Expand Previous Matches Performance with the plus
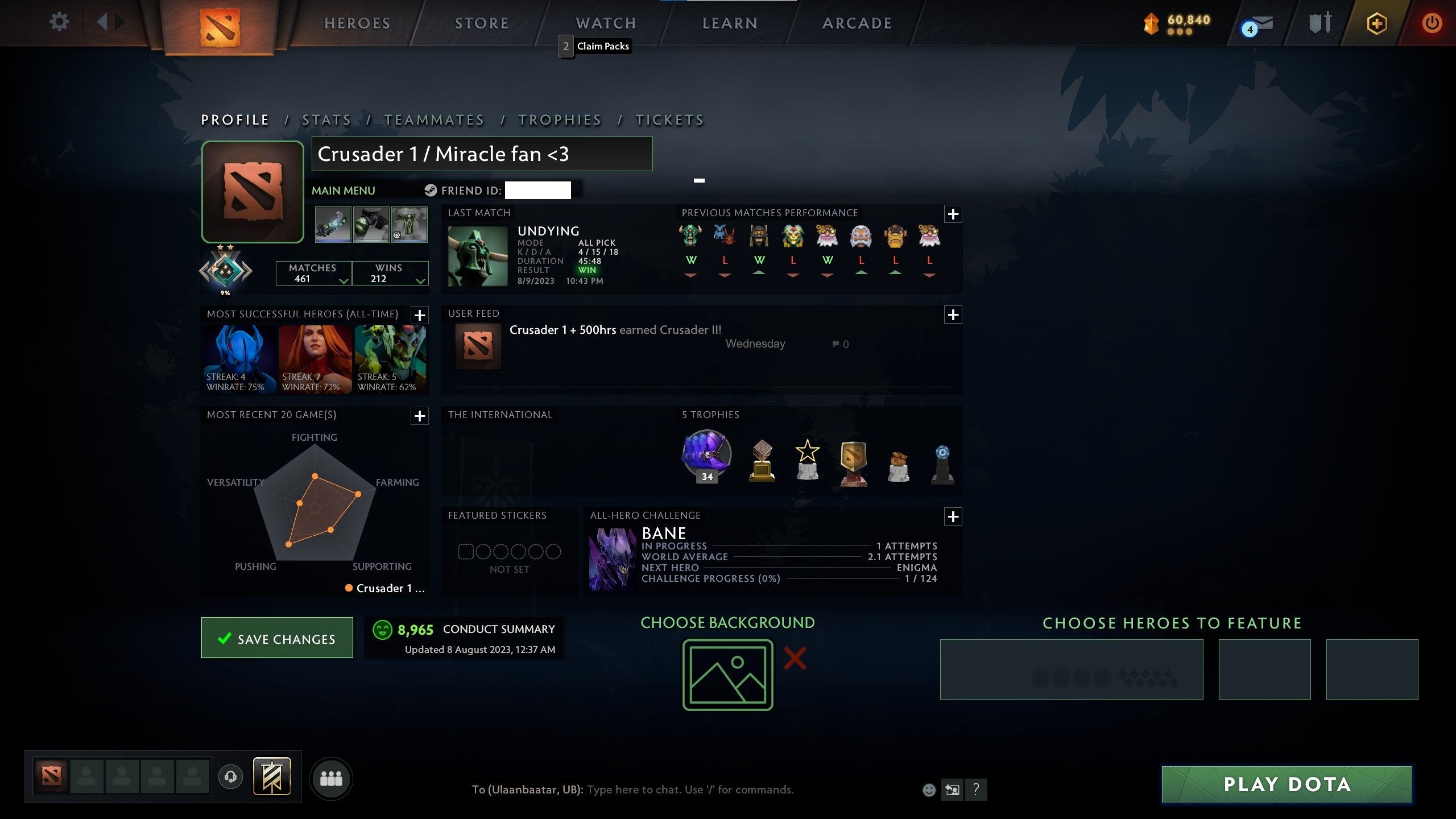The width and height of the screenshot is (1456, 819). tap(953, 214)
